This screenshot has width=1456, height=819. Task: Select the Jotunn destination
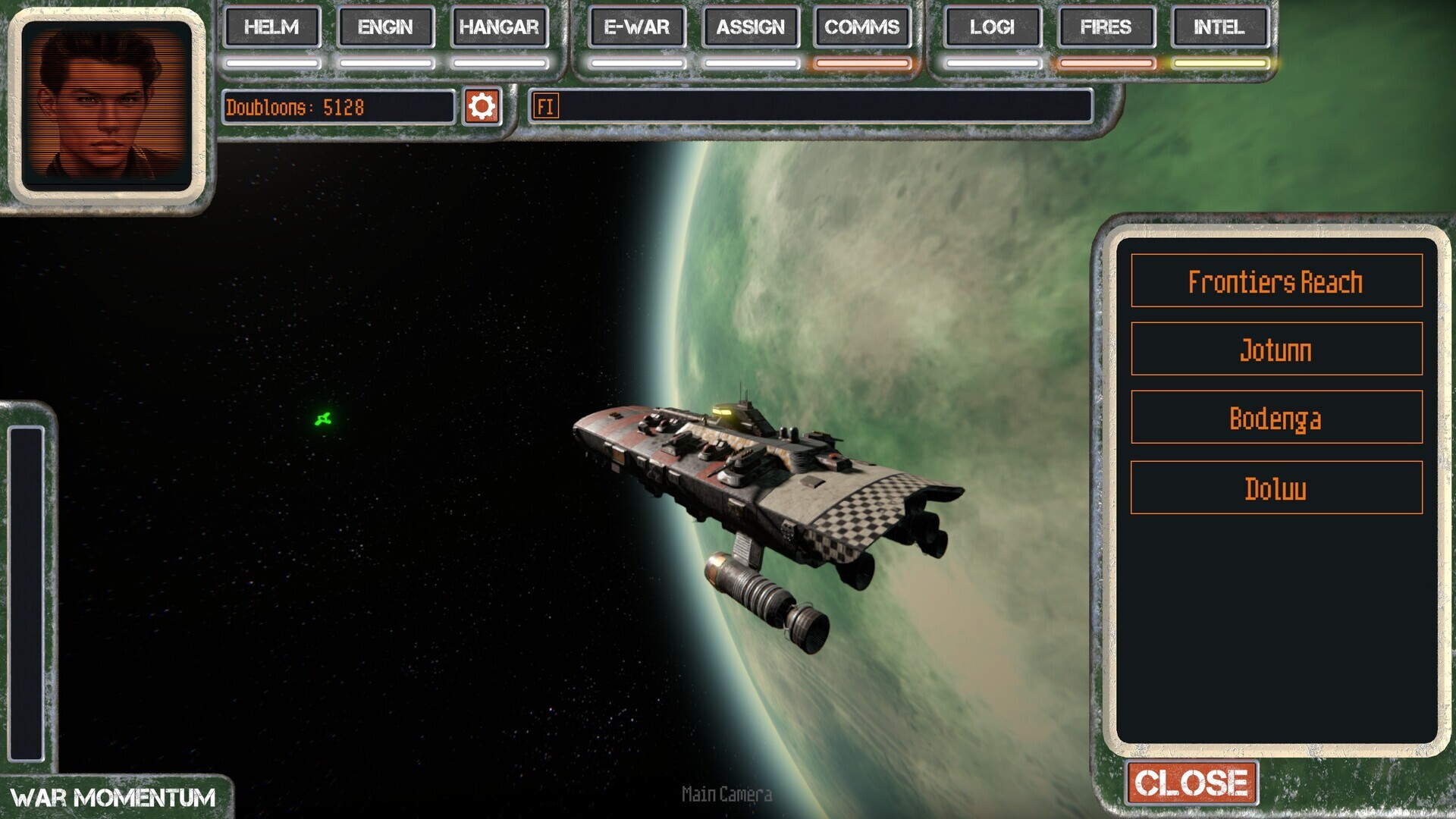click(1276, 350)
